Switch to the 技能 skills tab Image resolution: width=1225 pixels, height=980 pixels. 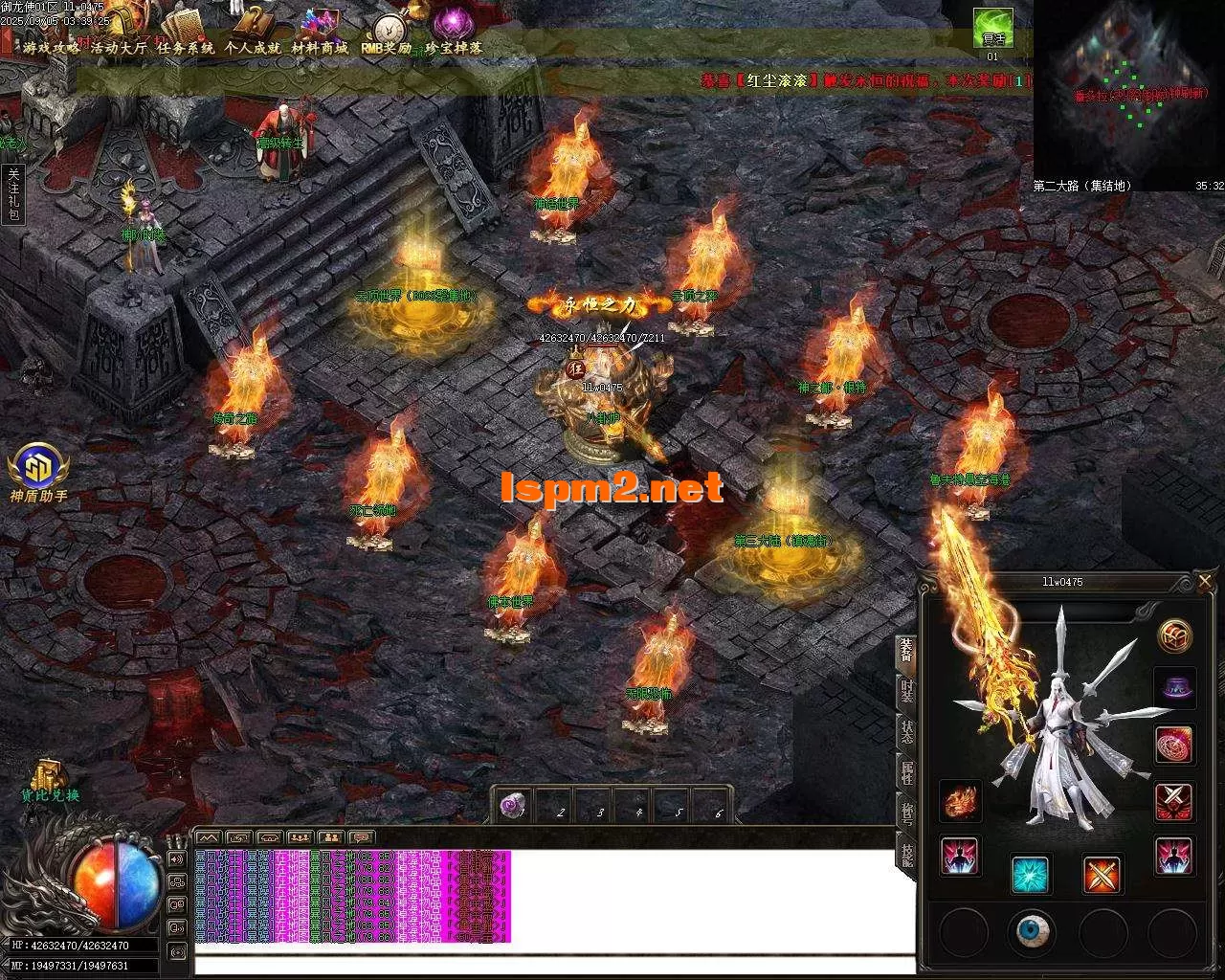coord(906,854)
